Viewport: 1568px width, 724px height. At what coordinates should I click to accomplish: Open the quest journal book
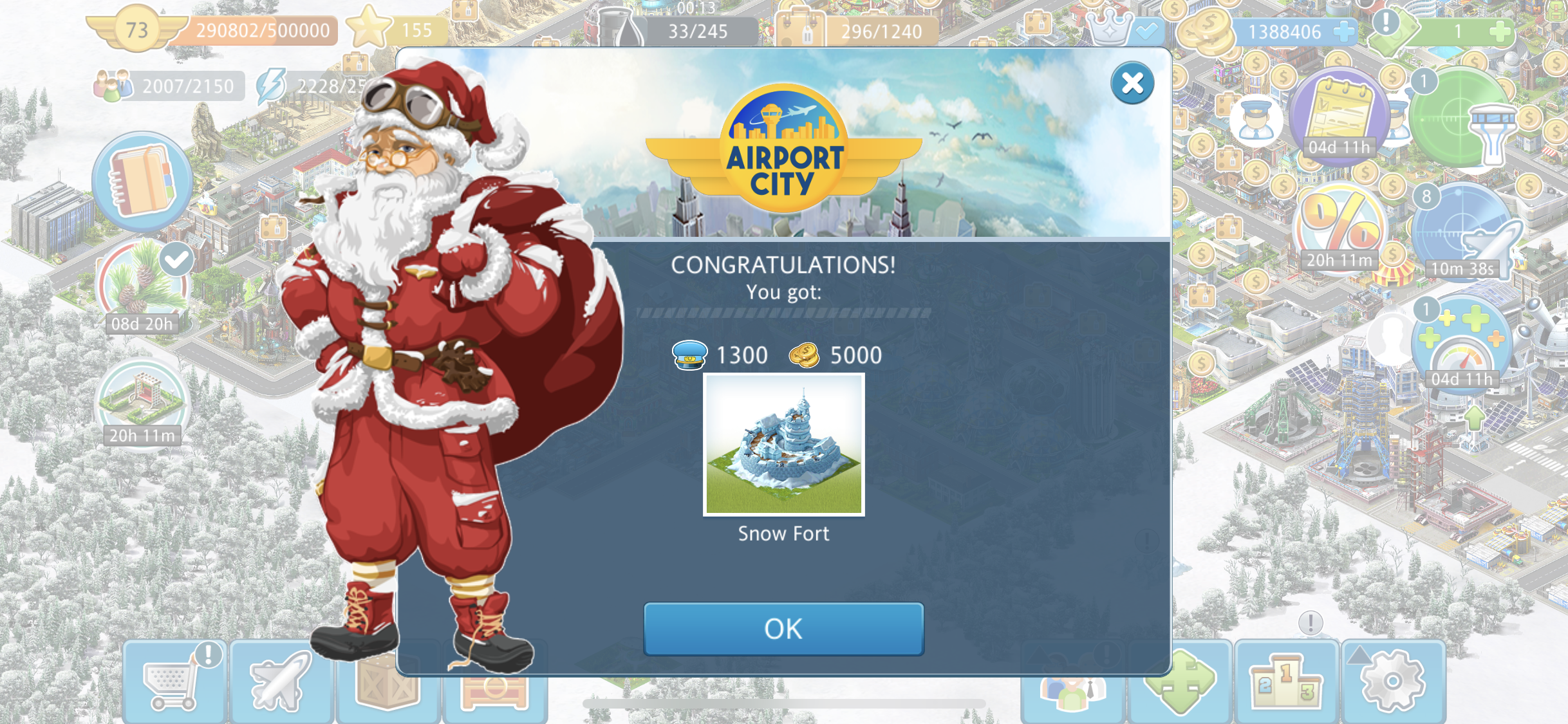coord(142,181)
